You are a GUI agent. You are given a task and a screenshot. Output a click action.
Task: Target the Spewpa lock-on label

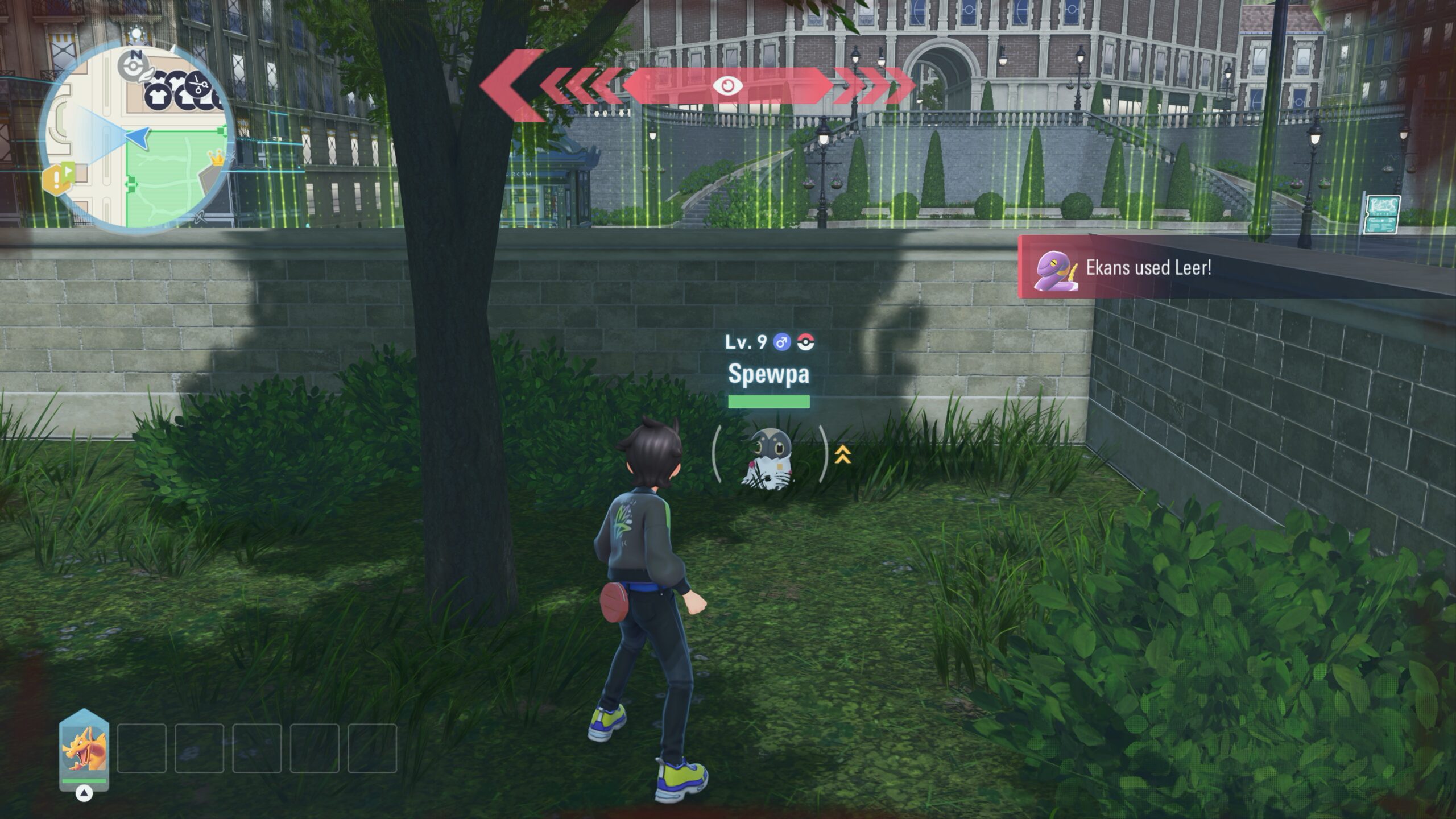(768, 374)
